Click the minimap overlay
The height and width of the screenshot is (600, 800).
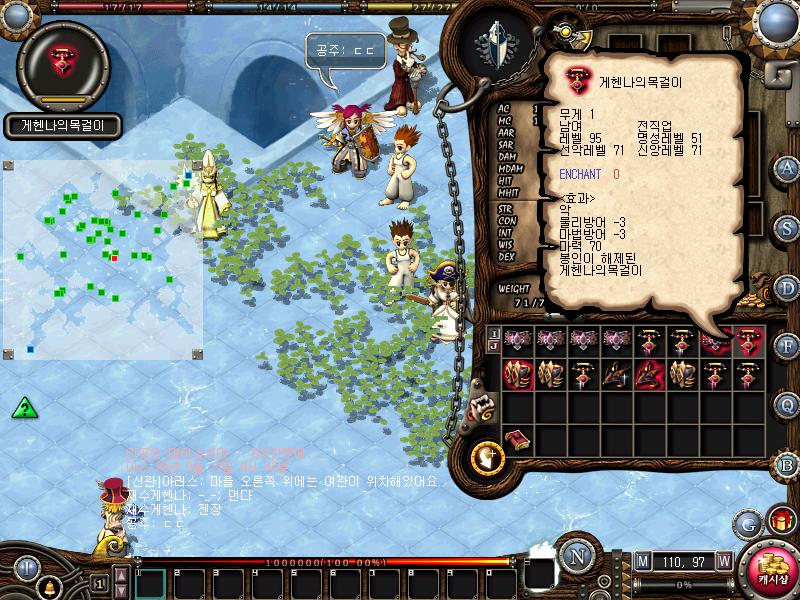[x=103, y=260]
